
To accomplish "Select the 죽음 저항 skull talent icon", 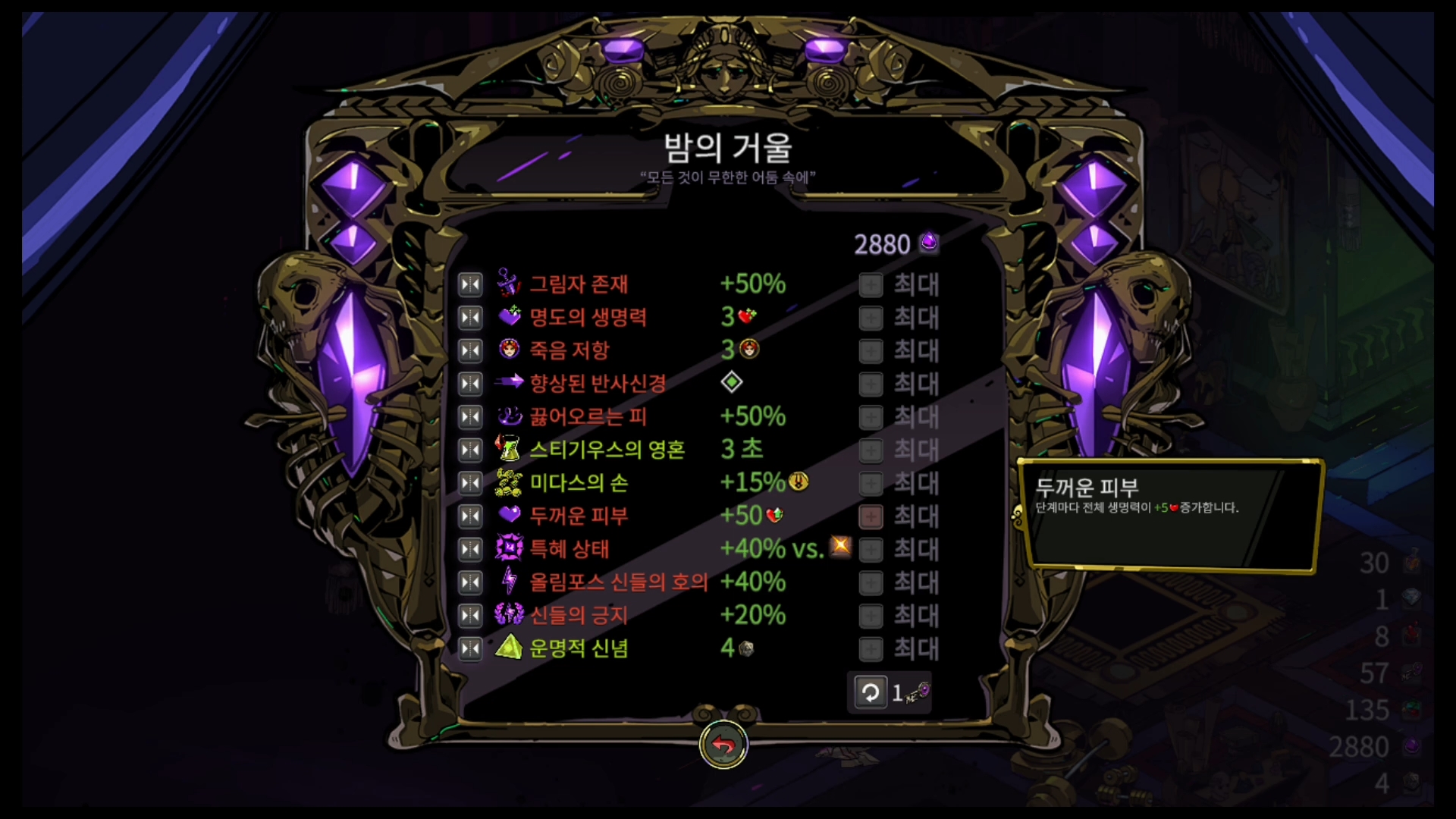I will 509,350.
